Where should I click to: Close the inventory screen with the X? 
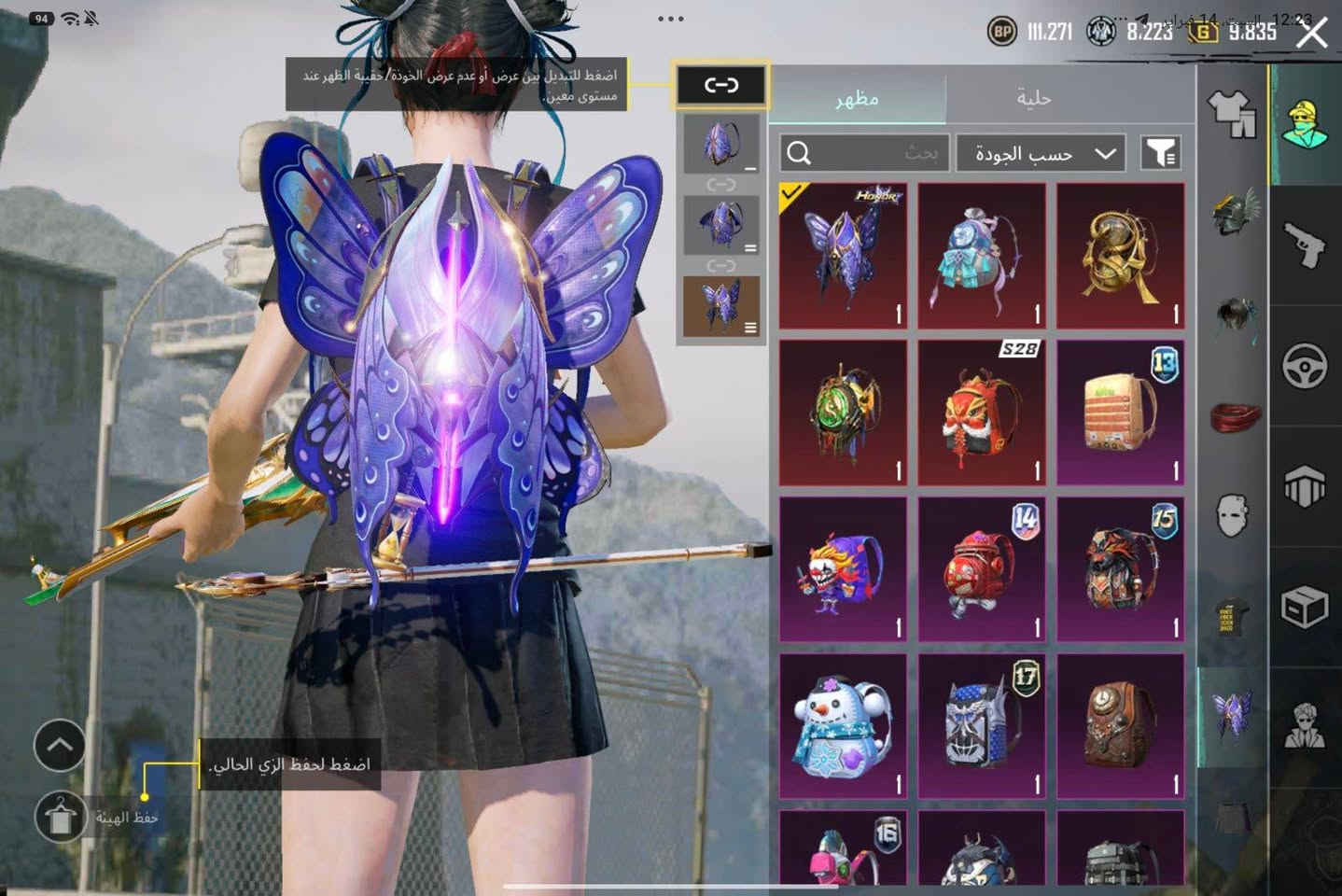click(x=1312, y=34)
